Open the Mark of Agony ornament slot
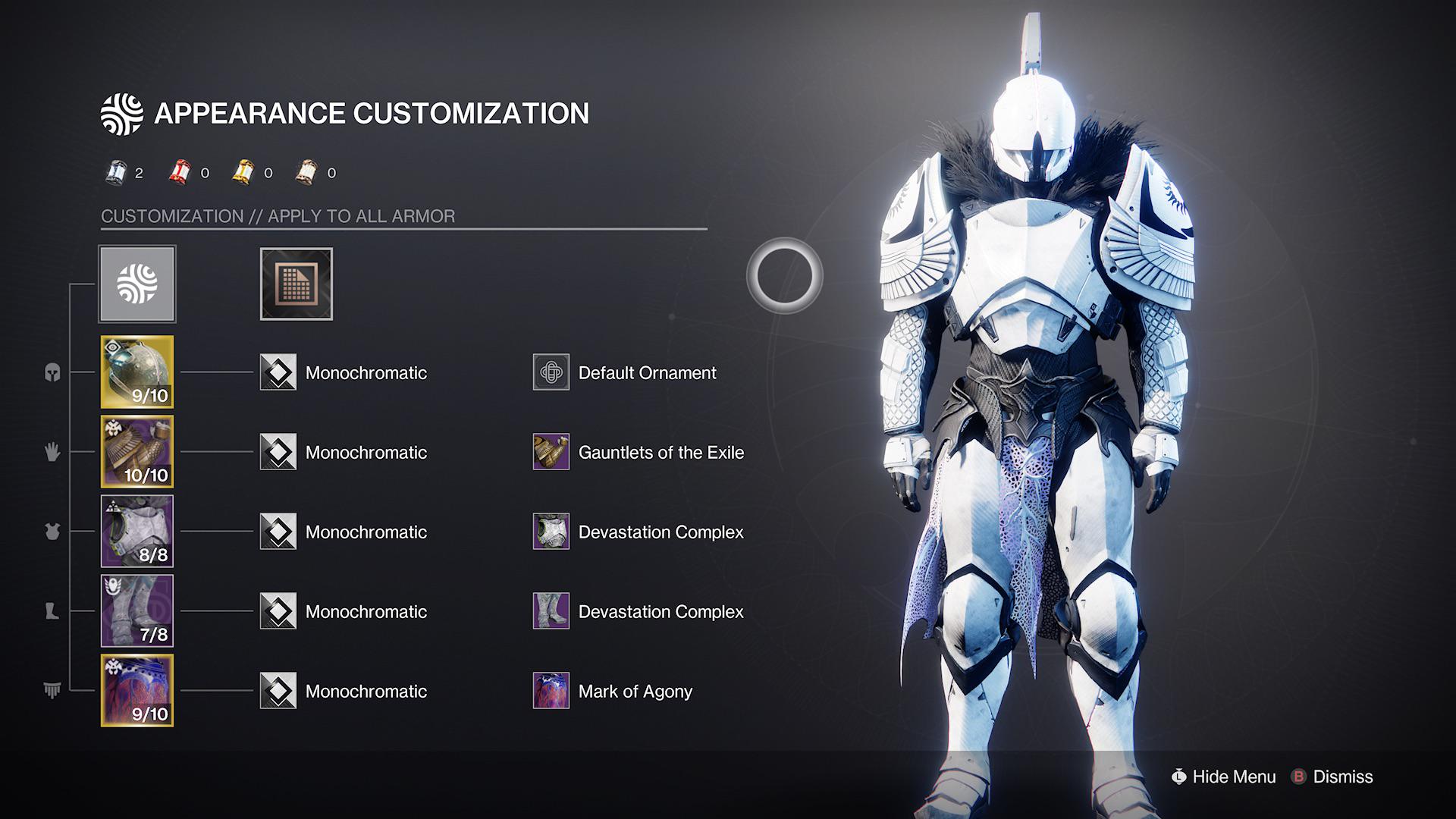 (551, 691)
